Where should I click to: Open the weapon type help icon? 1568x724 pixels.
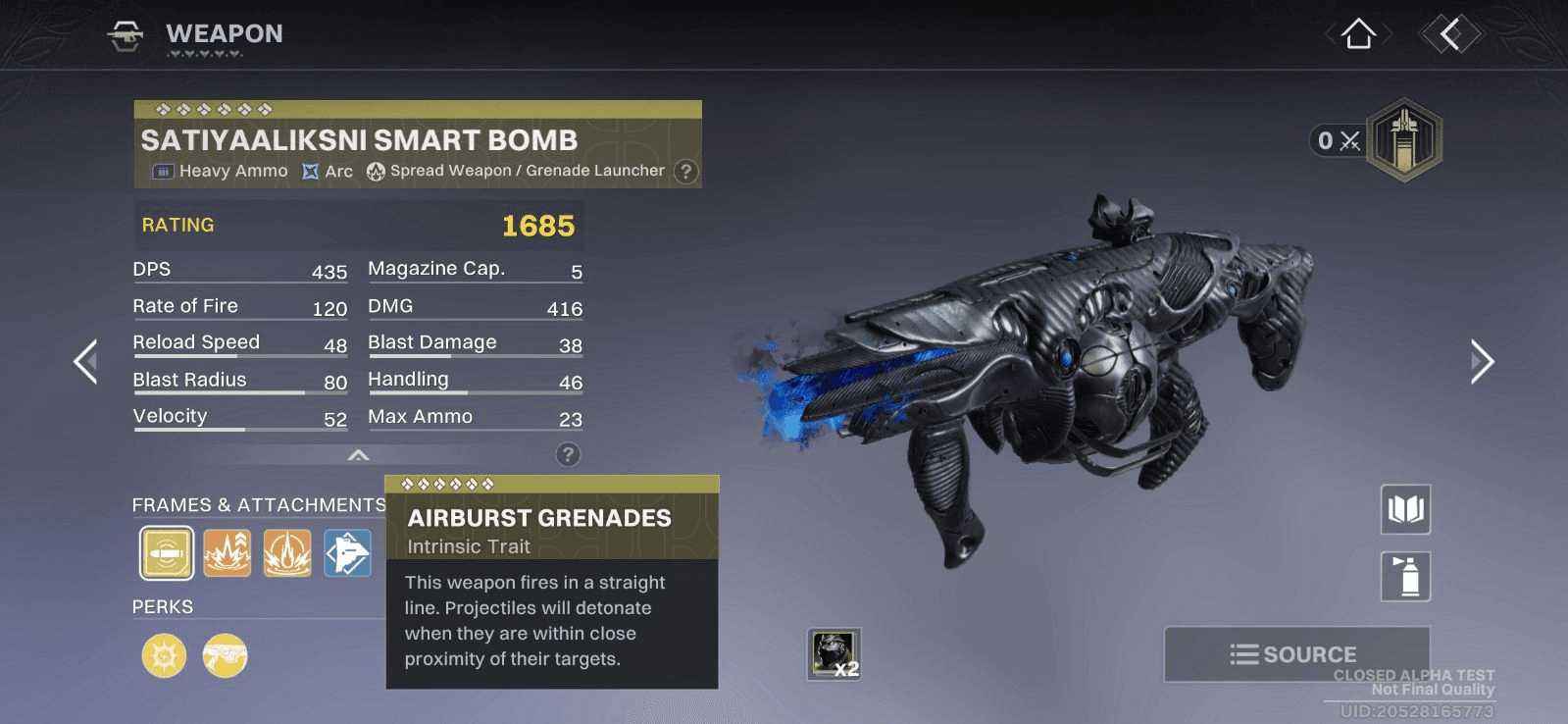(x=686, y=172)
